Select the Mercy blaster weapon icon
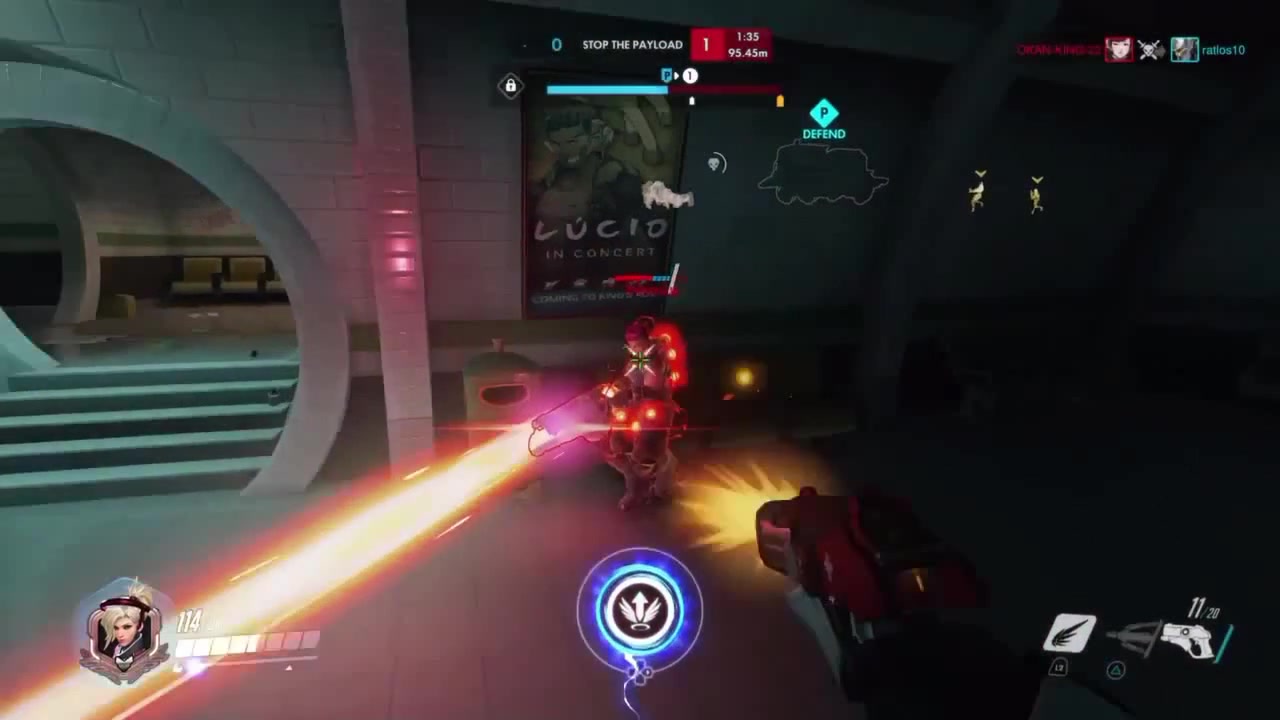Viewport: 1280px width, 720px height. pos(1190,638)
